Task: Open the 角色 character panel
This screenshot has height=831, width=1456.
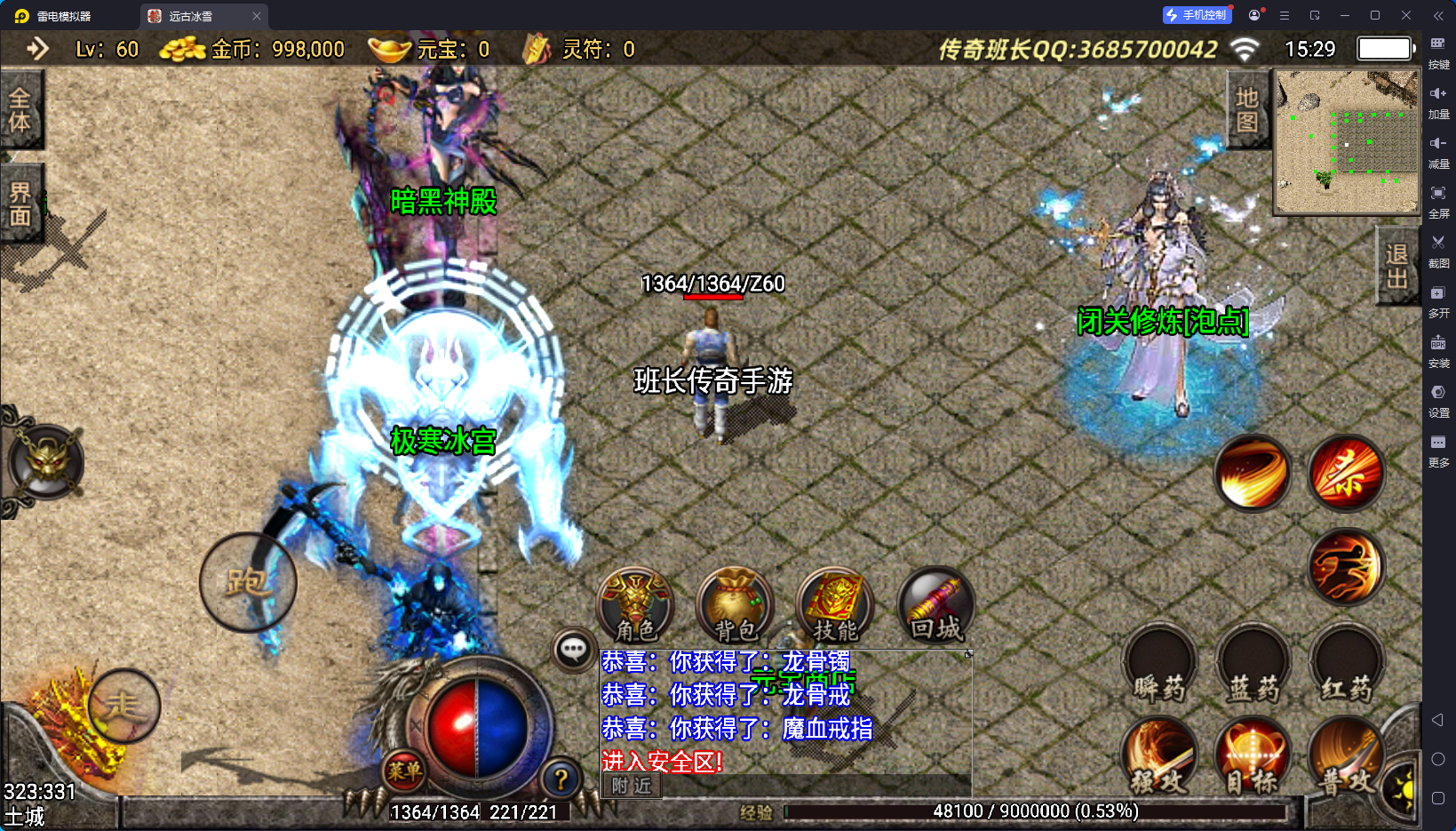Action: pyautogui.click(x=635, y=604)
